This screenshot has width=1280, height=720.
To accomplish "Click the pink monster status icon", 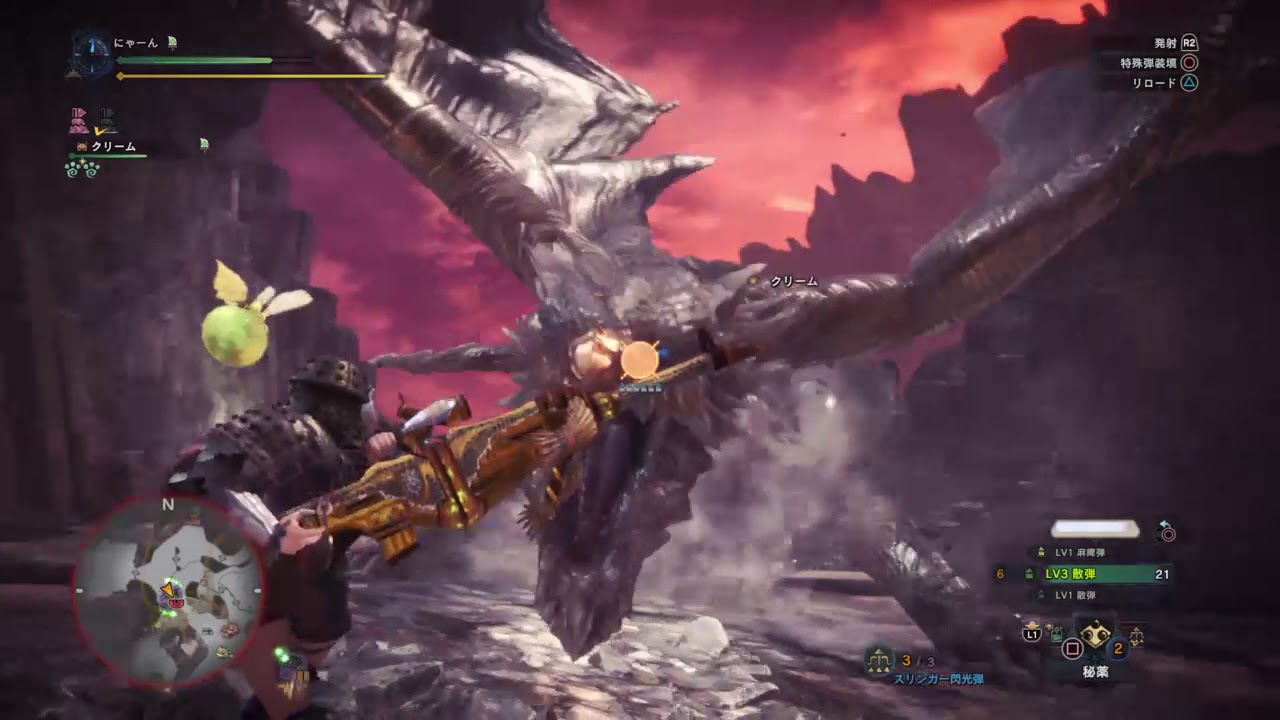I will point(79,121).
